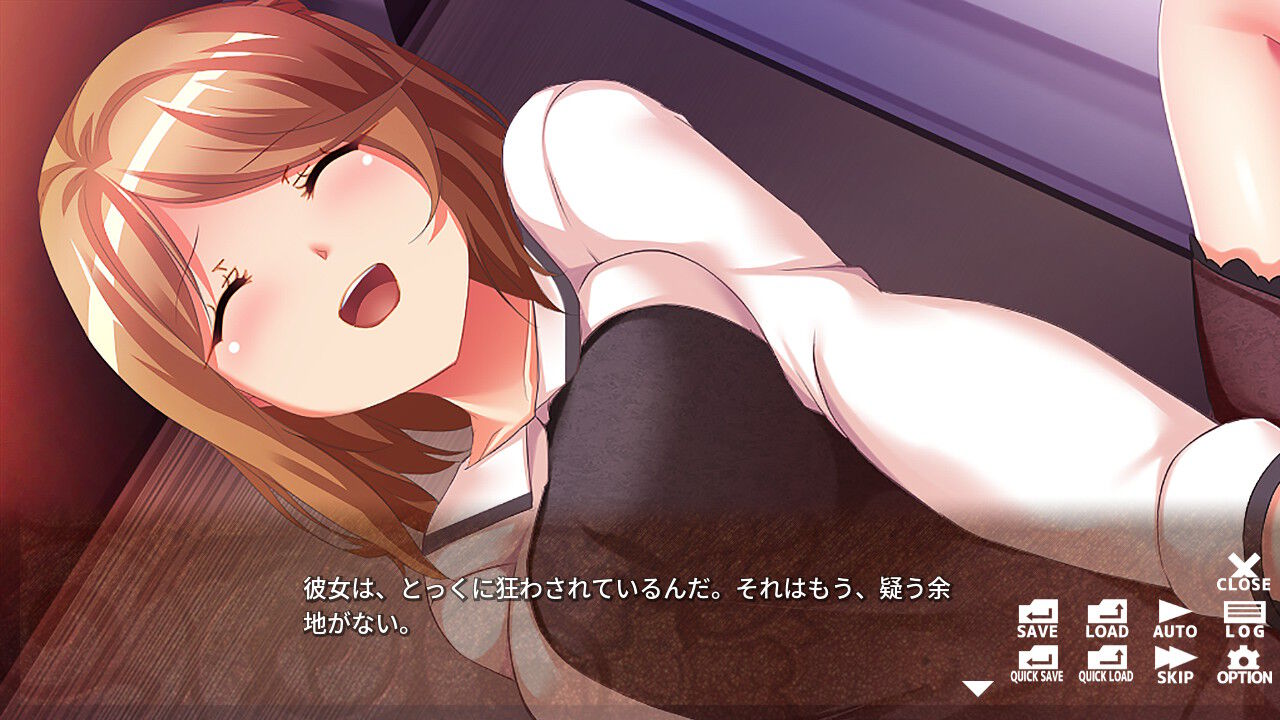Load a previously saved game

click(1106, 614)
